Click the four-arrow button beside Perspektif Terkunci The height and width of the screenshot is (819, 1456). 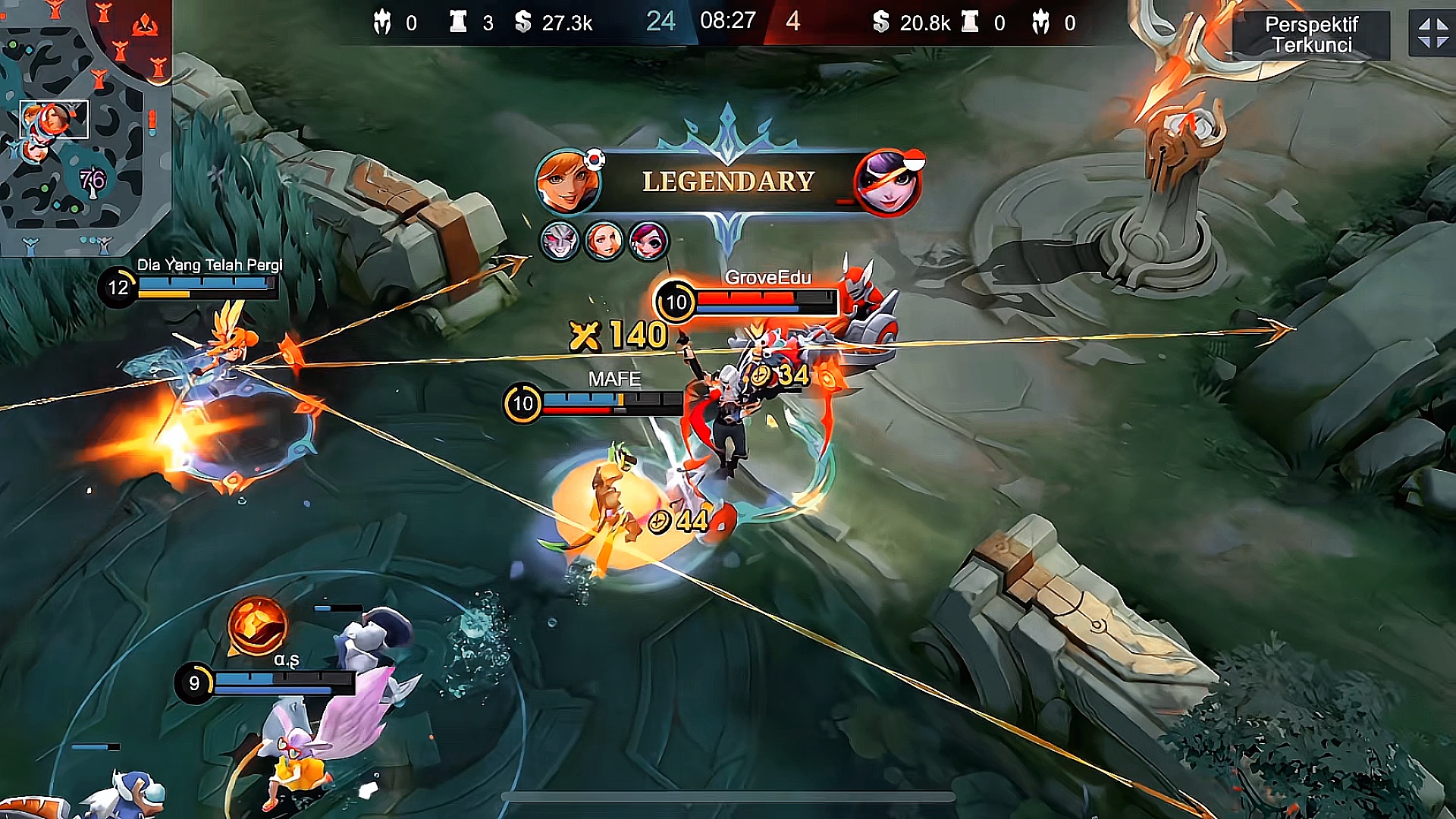(x=1432, y=34)
